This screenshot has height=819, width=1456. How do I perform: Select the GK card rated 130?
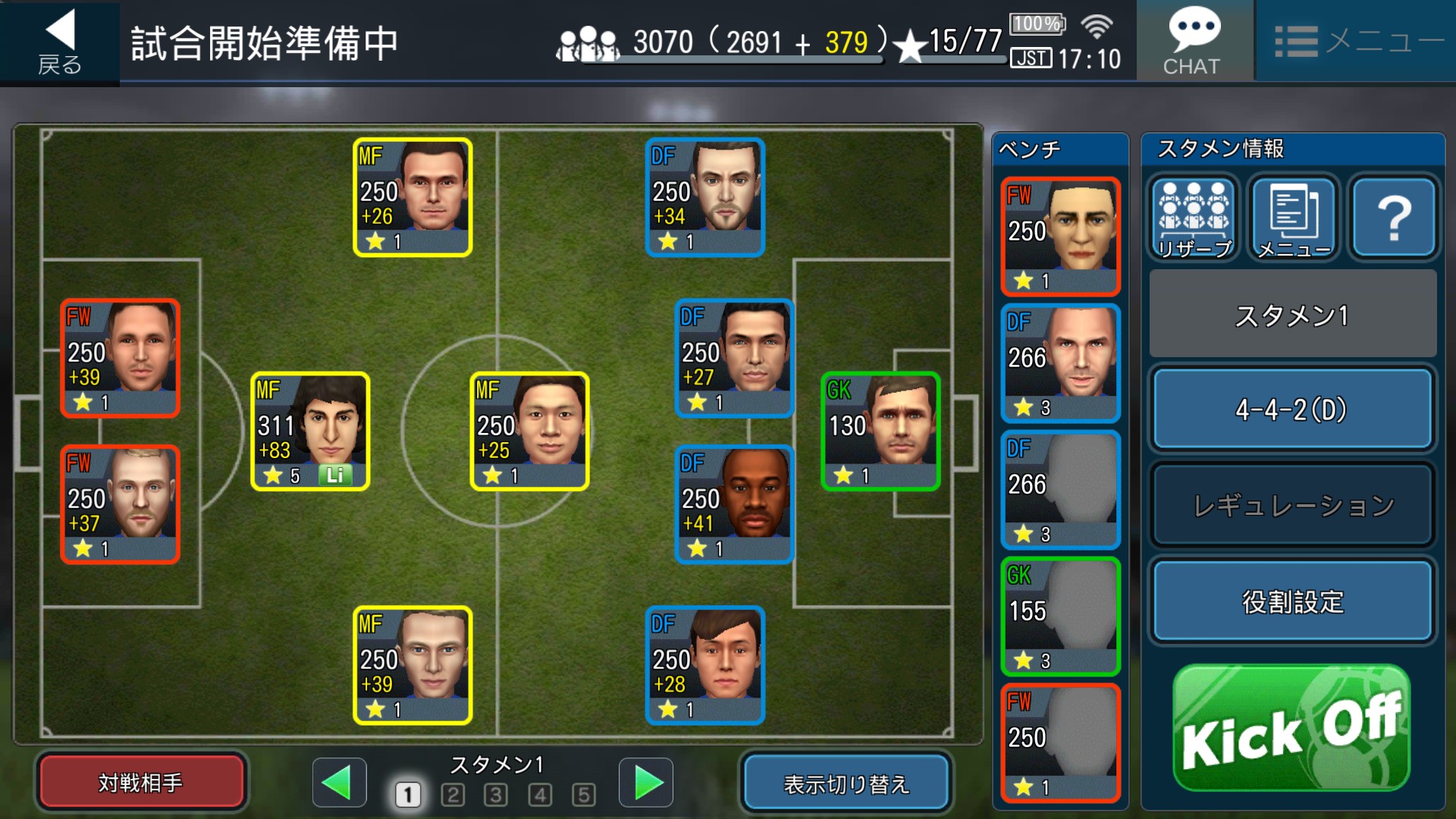[x=880, y=431]
